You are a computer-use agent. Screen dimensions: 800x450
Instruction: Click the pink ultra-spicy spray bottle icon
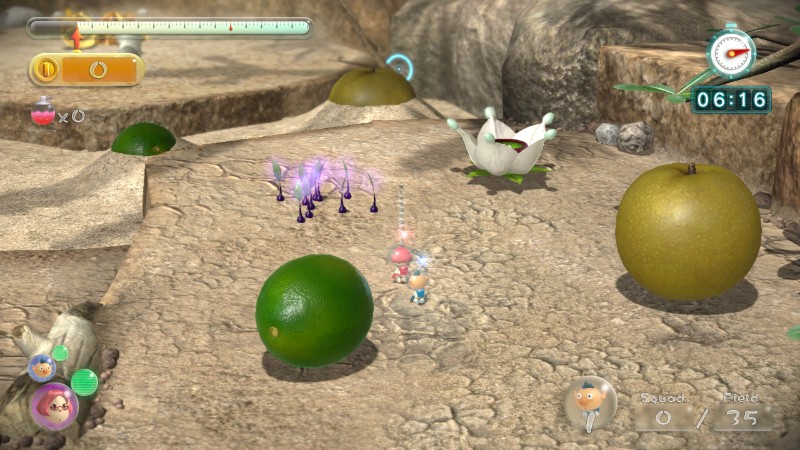(x=42, y=111)
